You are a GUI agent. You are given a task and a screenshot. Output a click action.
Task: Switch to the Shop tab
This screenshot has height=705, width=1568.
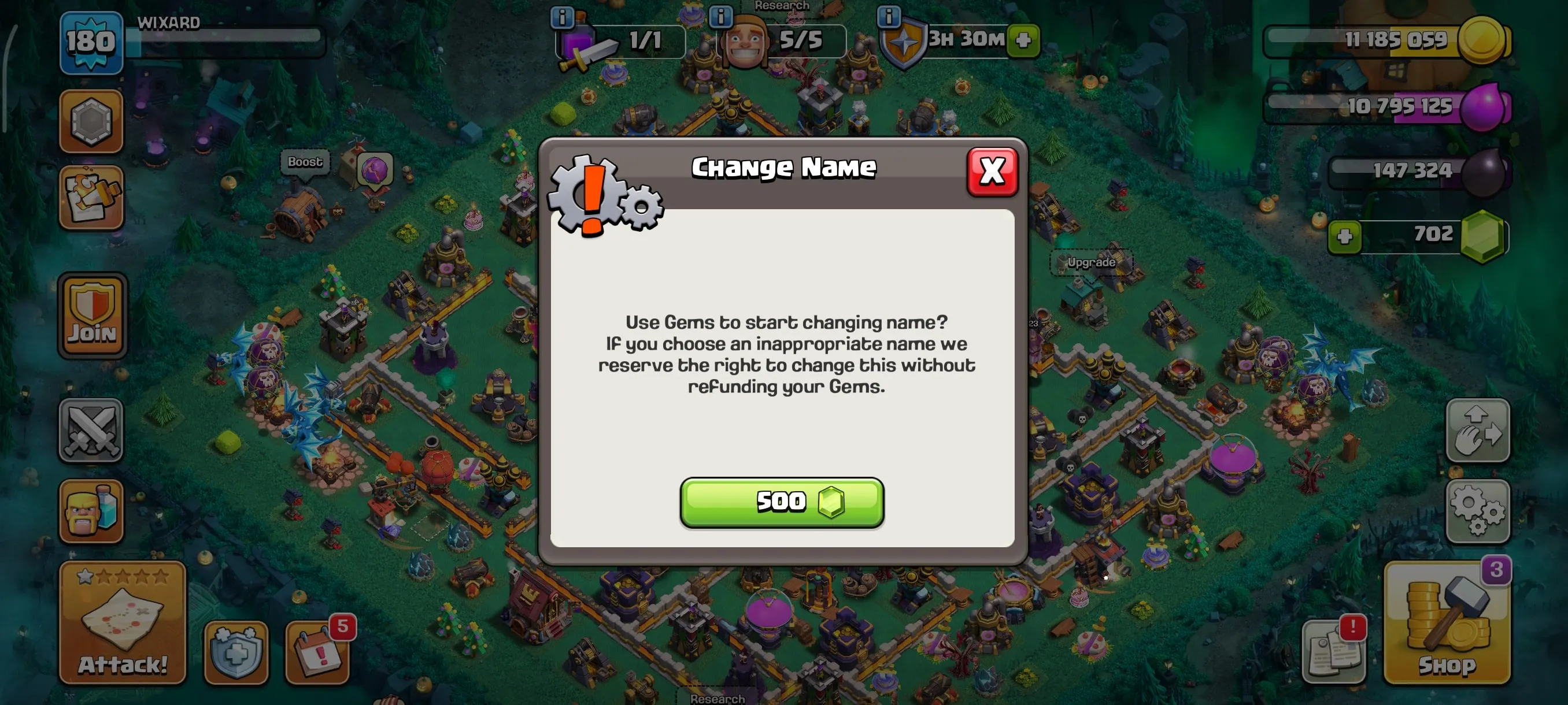[1449, 626]
